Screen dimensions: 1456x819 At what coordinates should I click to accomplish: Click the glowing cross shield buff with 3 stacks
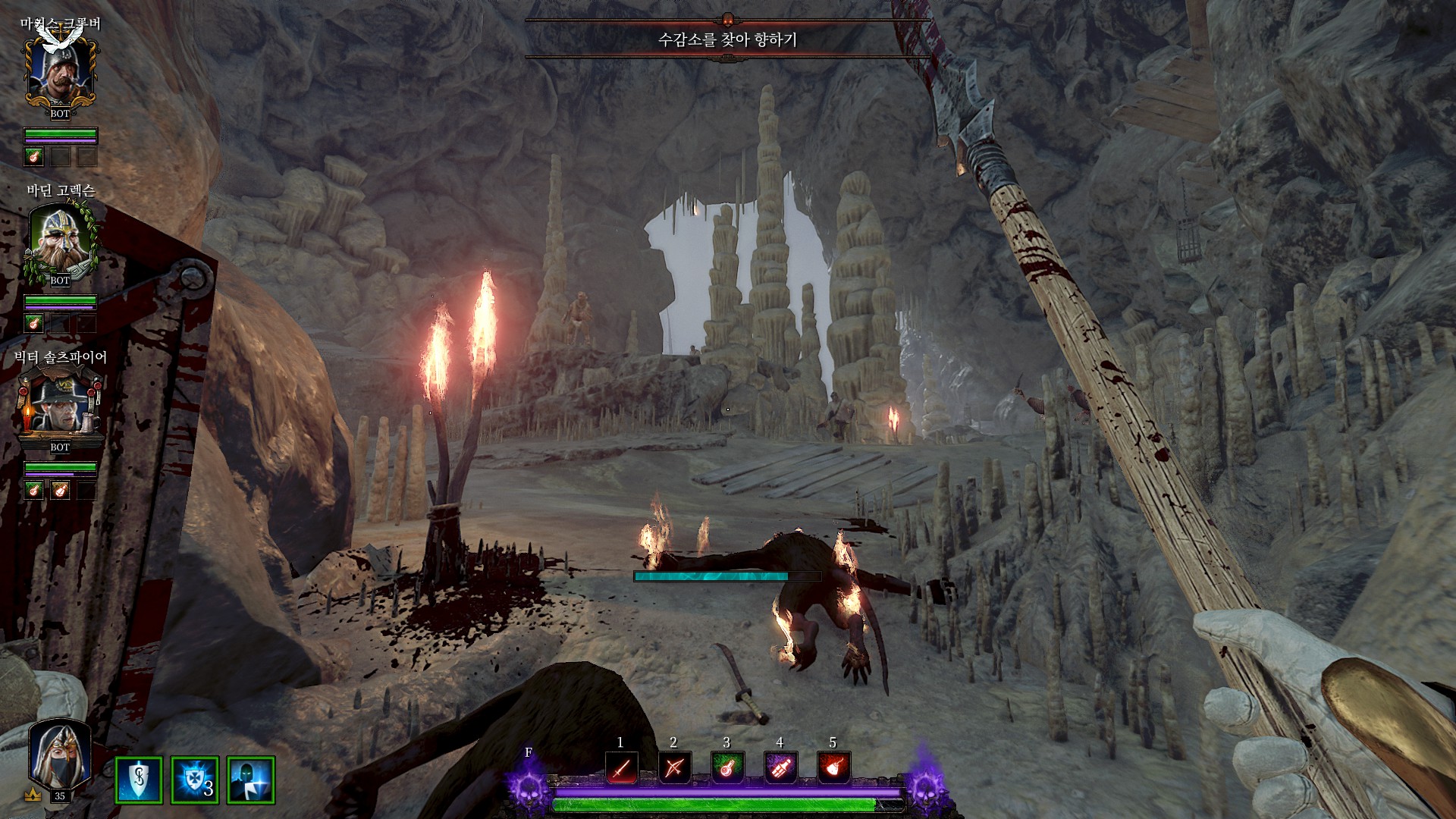pos(195,780)
